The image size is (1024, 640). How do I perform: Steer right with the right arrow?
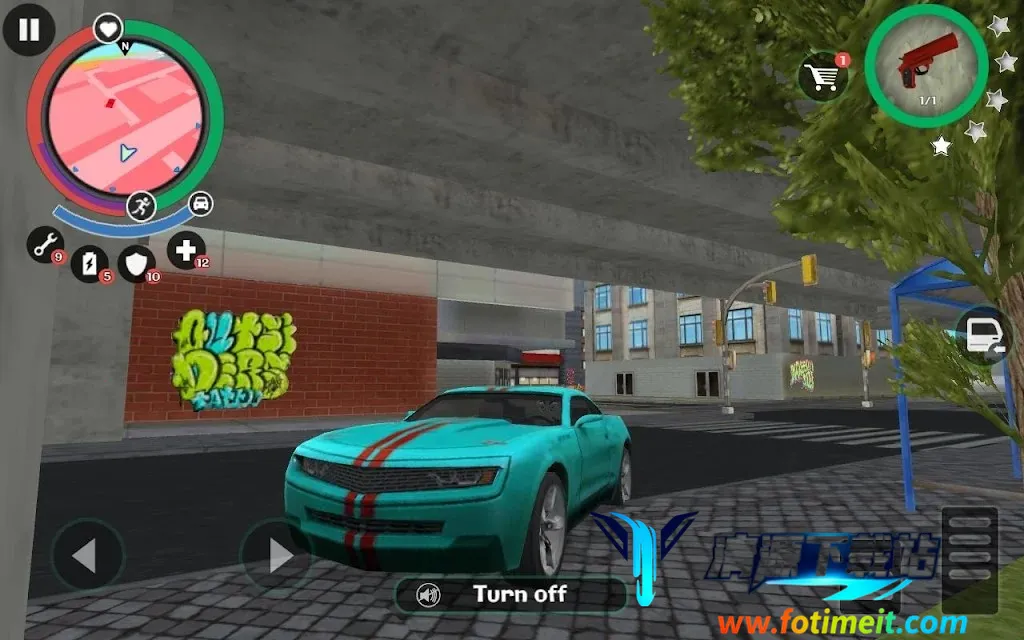click(277, 555)
